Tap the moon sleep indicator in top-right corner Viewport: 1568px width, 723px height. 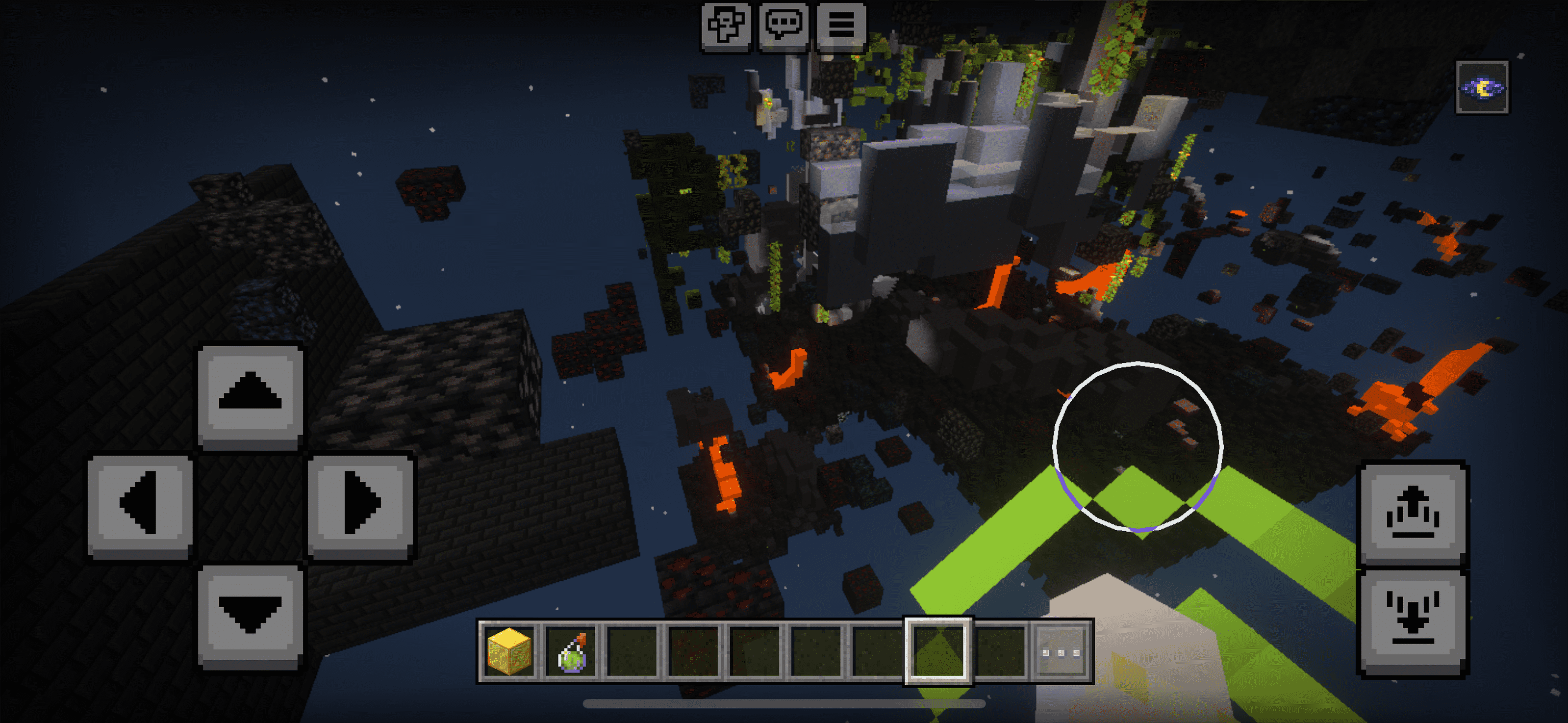(x=1482, y=89)
